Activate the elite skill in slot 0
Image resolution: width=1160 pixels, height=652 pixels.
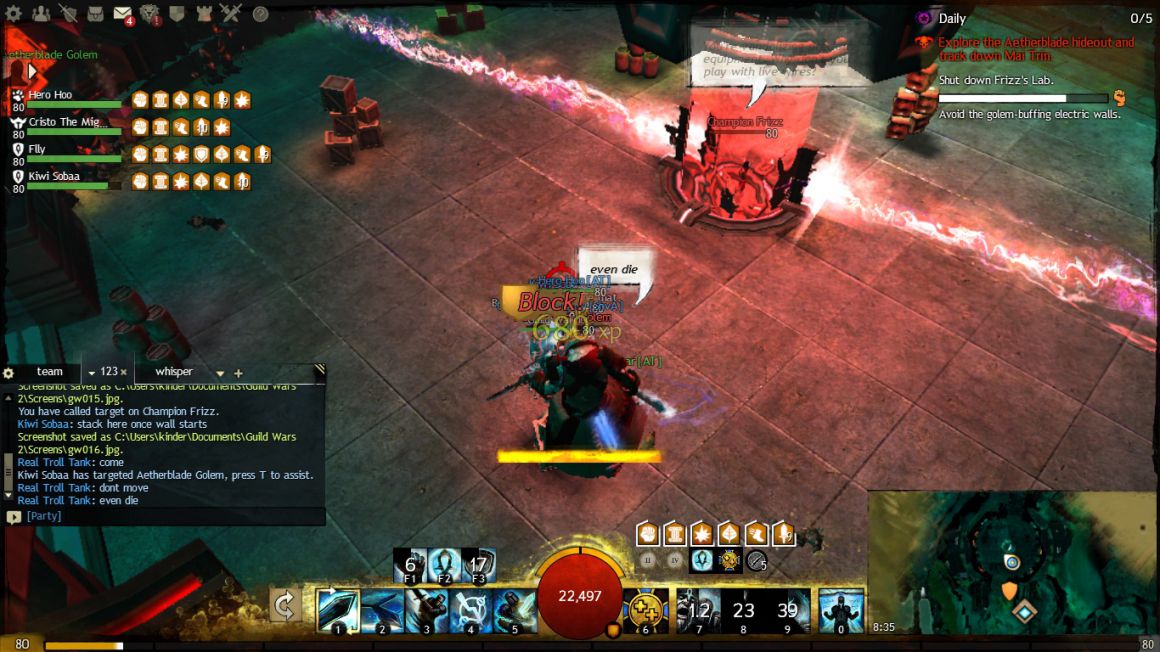(x=841, y=611)
